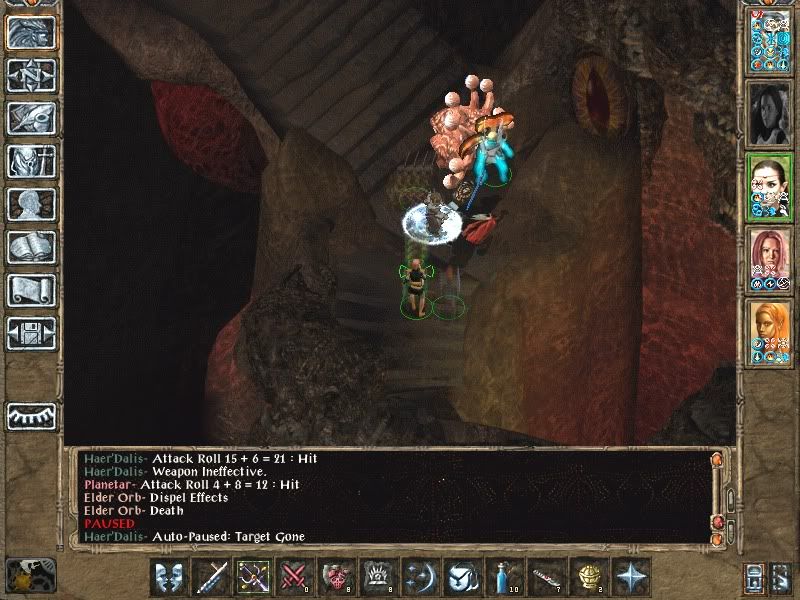Open the options menu floppy disk button
Image resolution: width=800 pixels, height=600 pixels.
30,333
